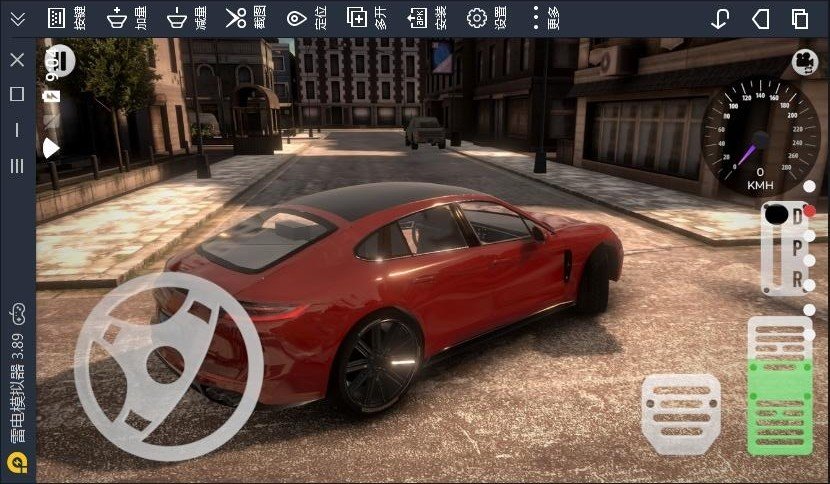This screenshot has width=830, height=484.
Task: Tap the grey brake pedal
Action: (681, 411)
